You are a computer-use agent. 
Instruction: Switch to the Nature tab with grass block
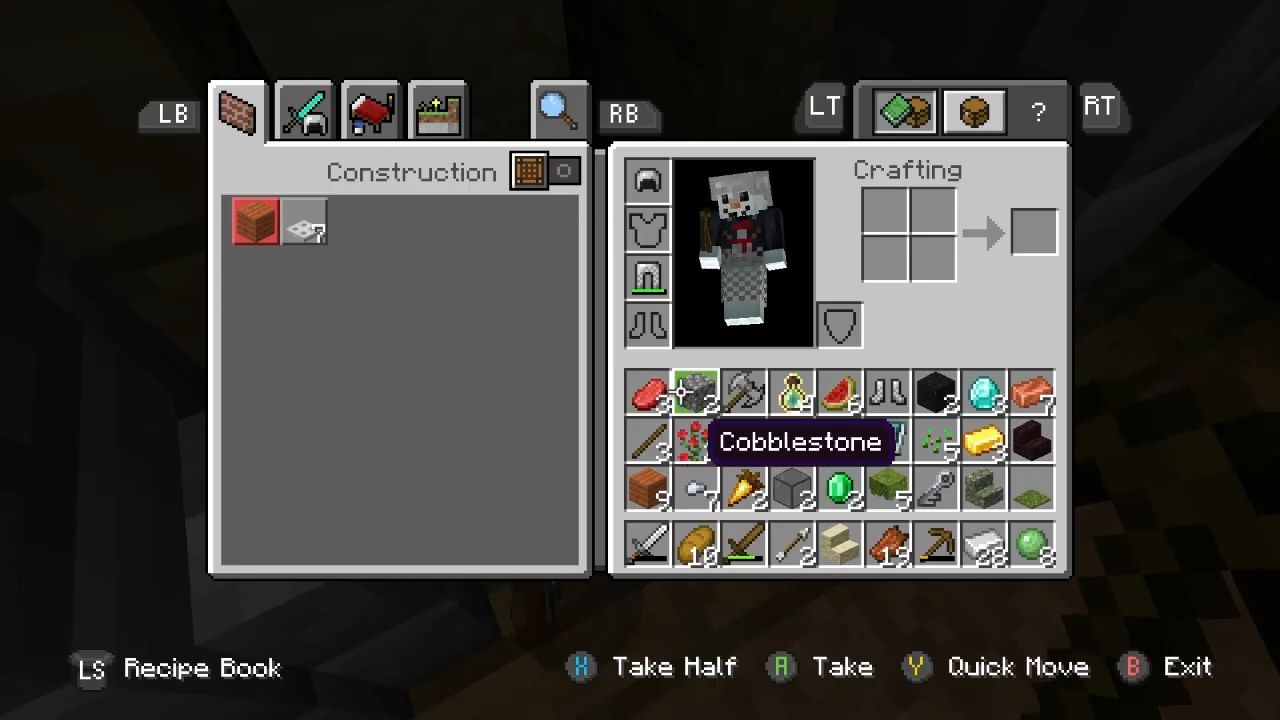[438, 111]
